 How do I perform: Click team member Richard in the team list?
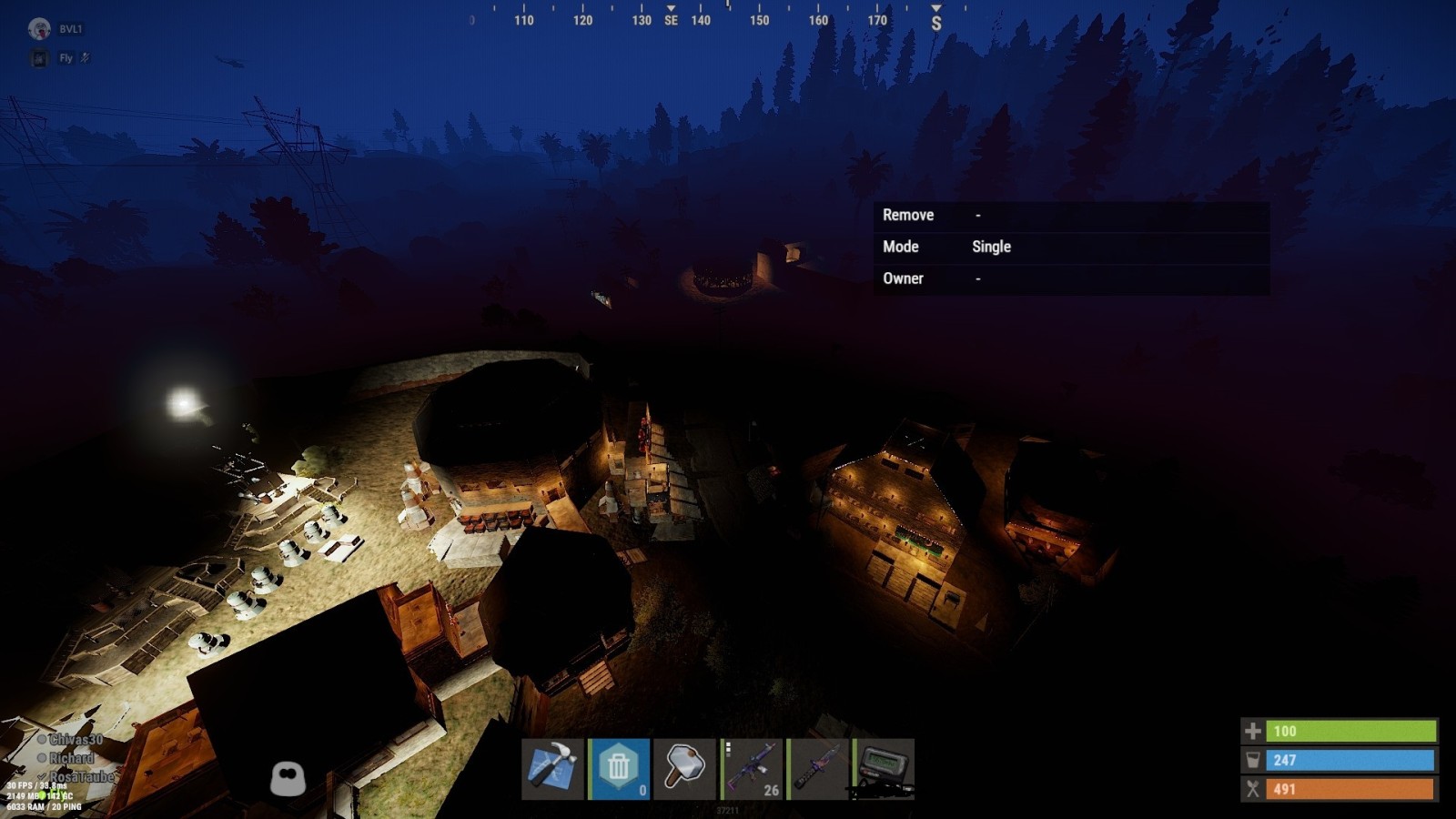point(71,758)
